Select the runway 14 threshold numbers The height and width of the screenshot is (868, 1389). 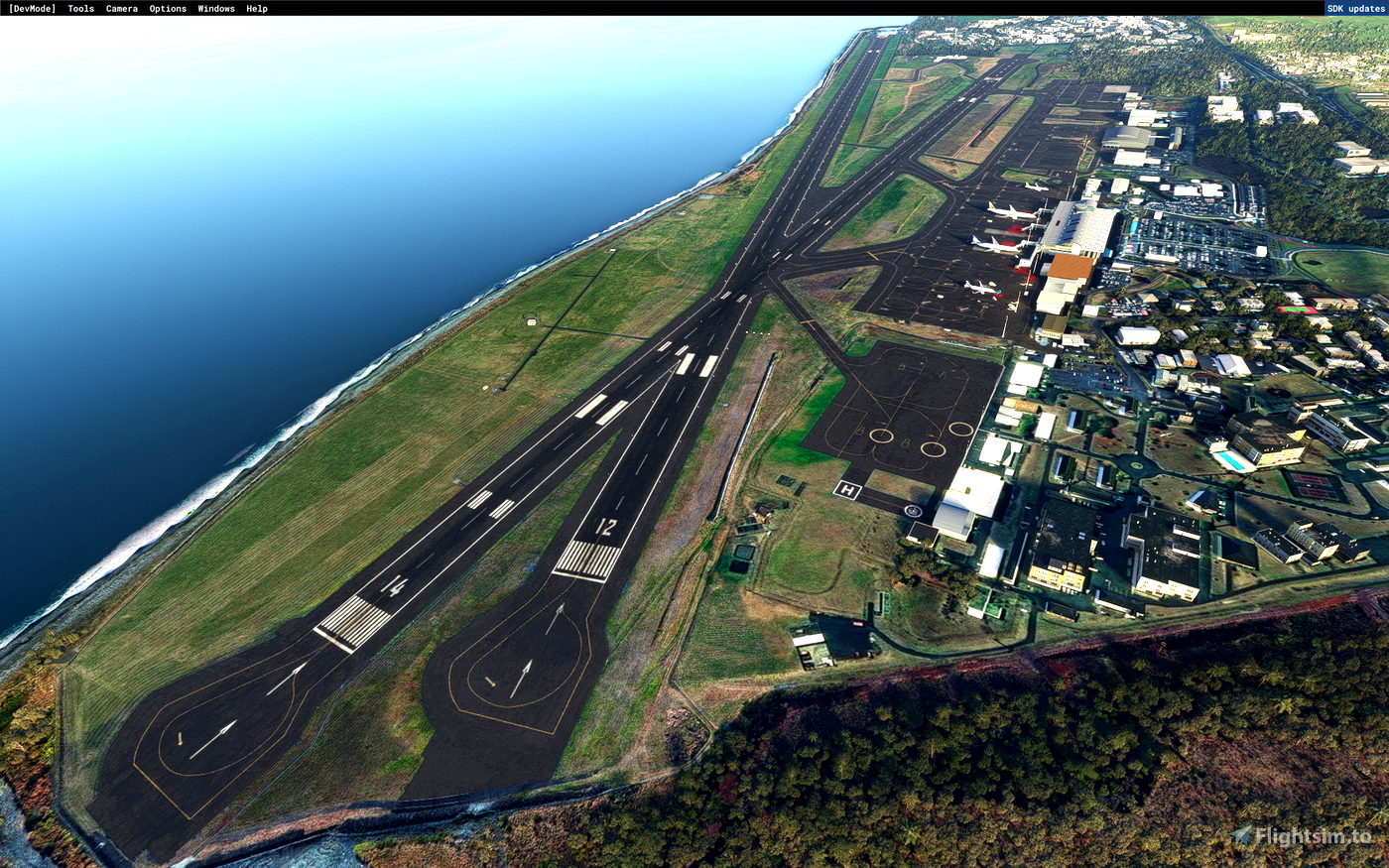[x=392, y=587]
